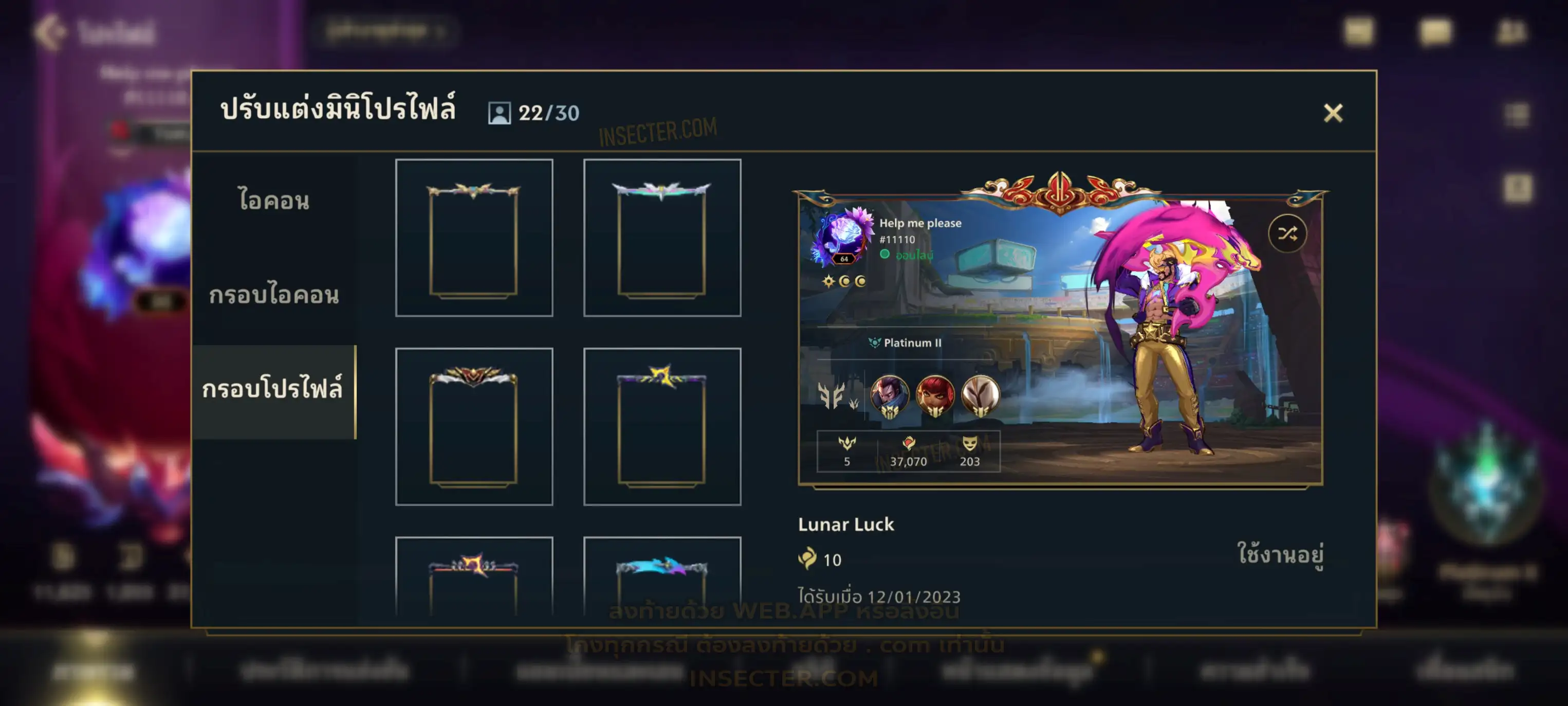The width and height of the screenshot is (1568, 706).
Task: Choose the gold winged gem profile frame
Action: click(x=474, y=238)
